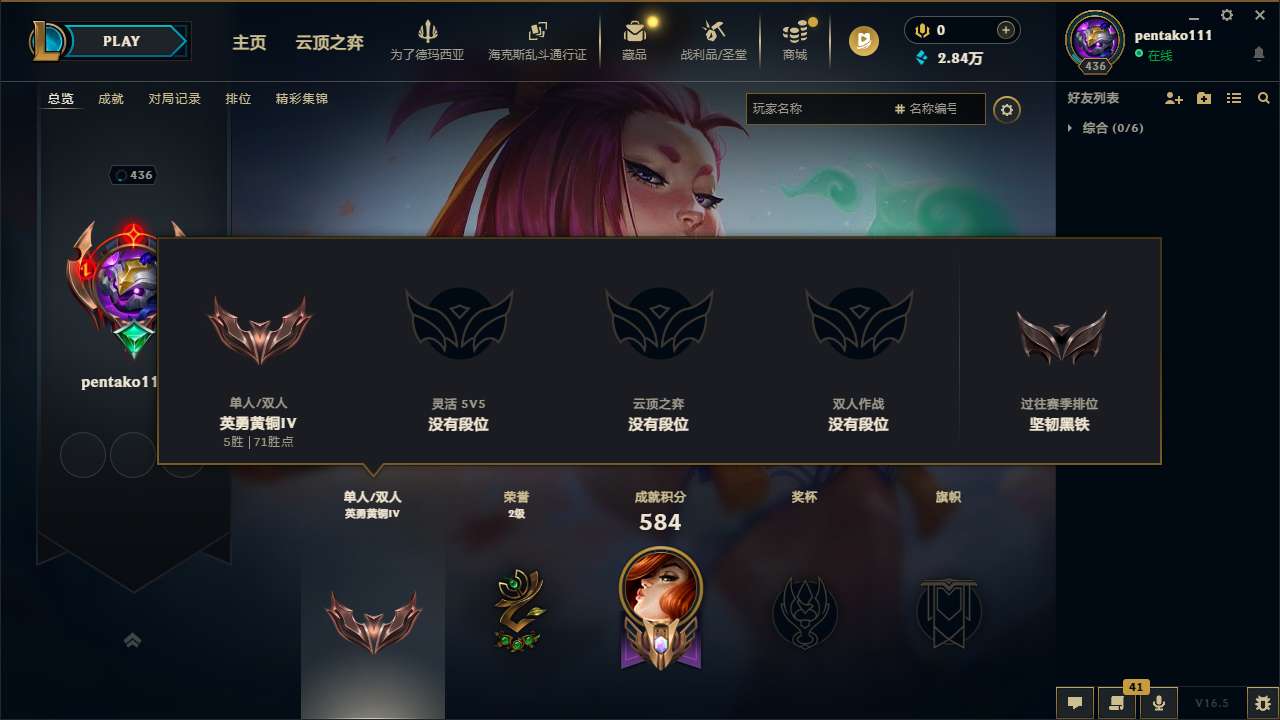This screenshot has height=720, width=1280.
Task: Click the chat bubble icon with 41 badge
Action: tap(1117, 702)
